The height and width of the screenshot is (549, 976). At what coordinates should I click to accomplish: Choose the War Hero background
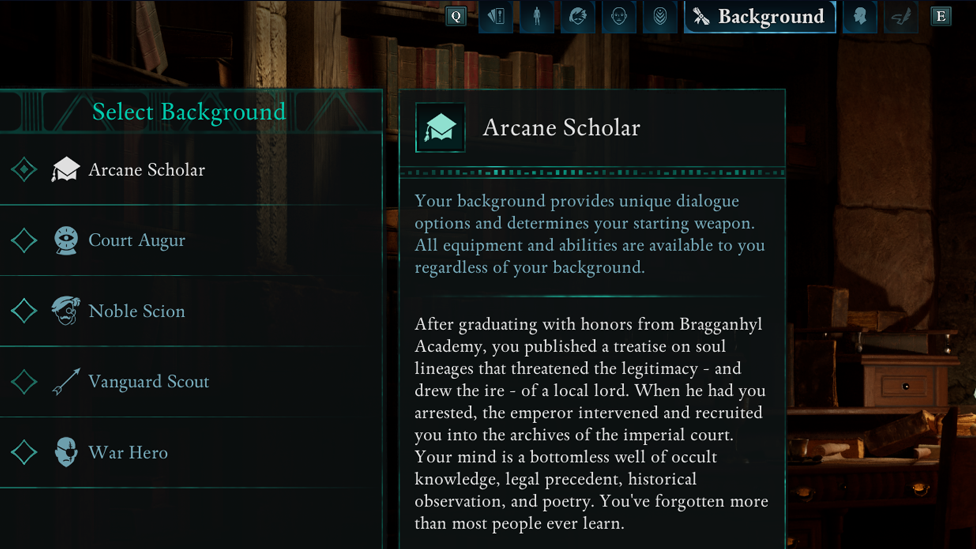(127, 453)
